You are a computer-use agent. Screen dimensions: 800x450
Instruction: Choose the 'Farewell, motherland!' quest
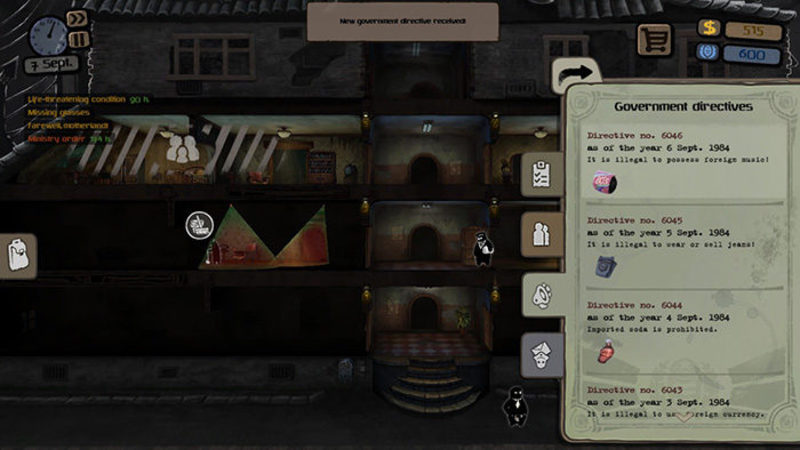tap(69, 125)
